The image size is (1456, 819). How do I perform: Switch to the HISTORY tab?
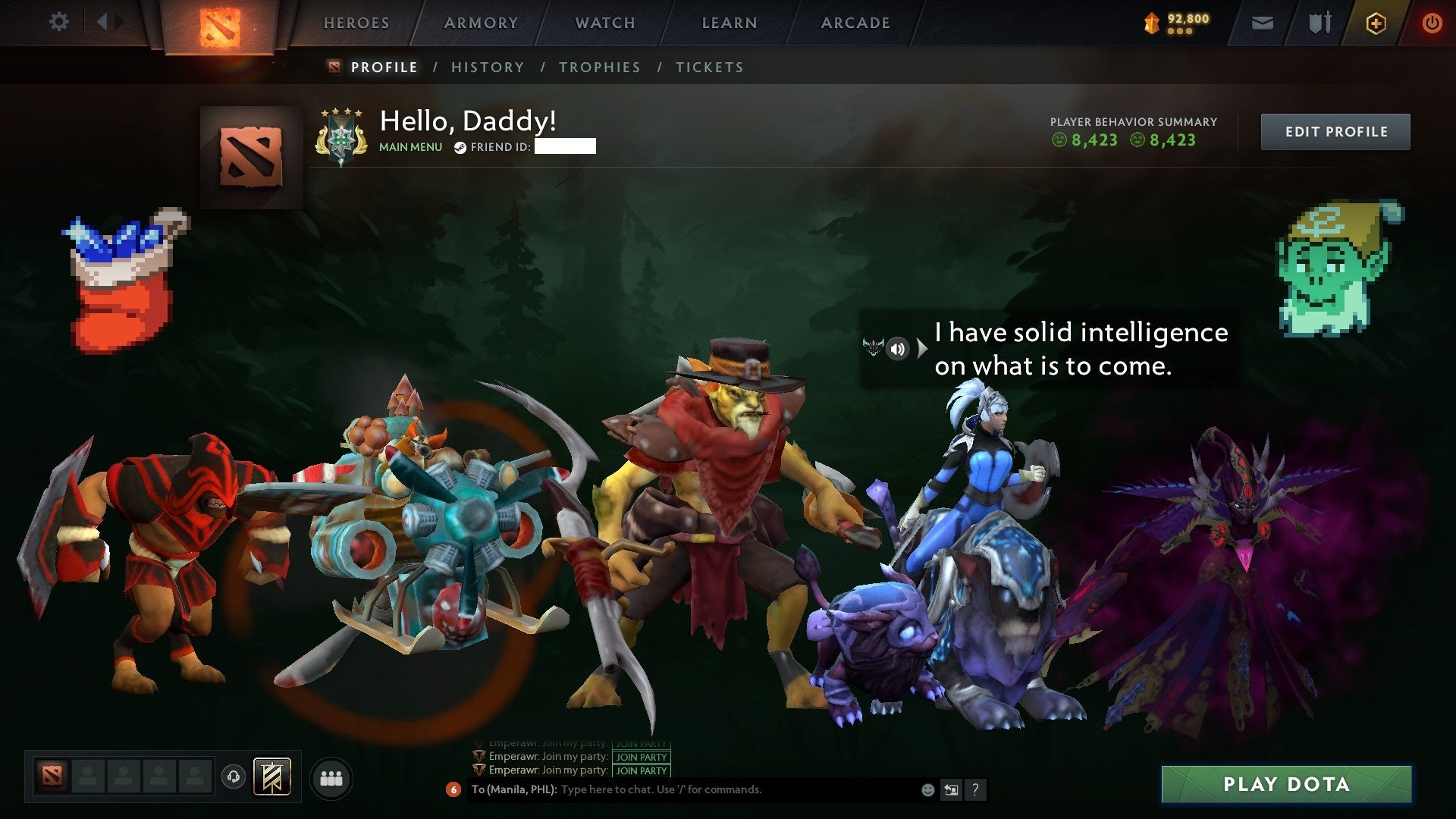pyautogui.click(x=487, y=67)
